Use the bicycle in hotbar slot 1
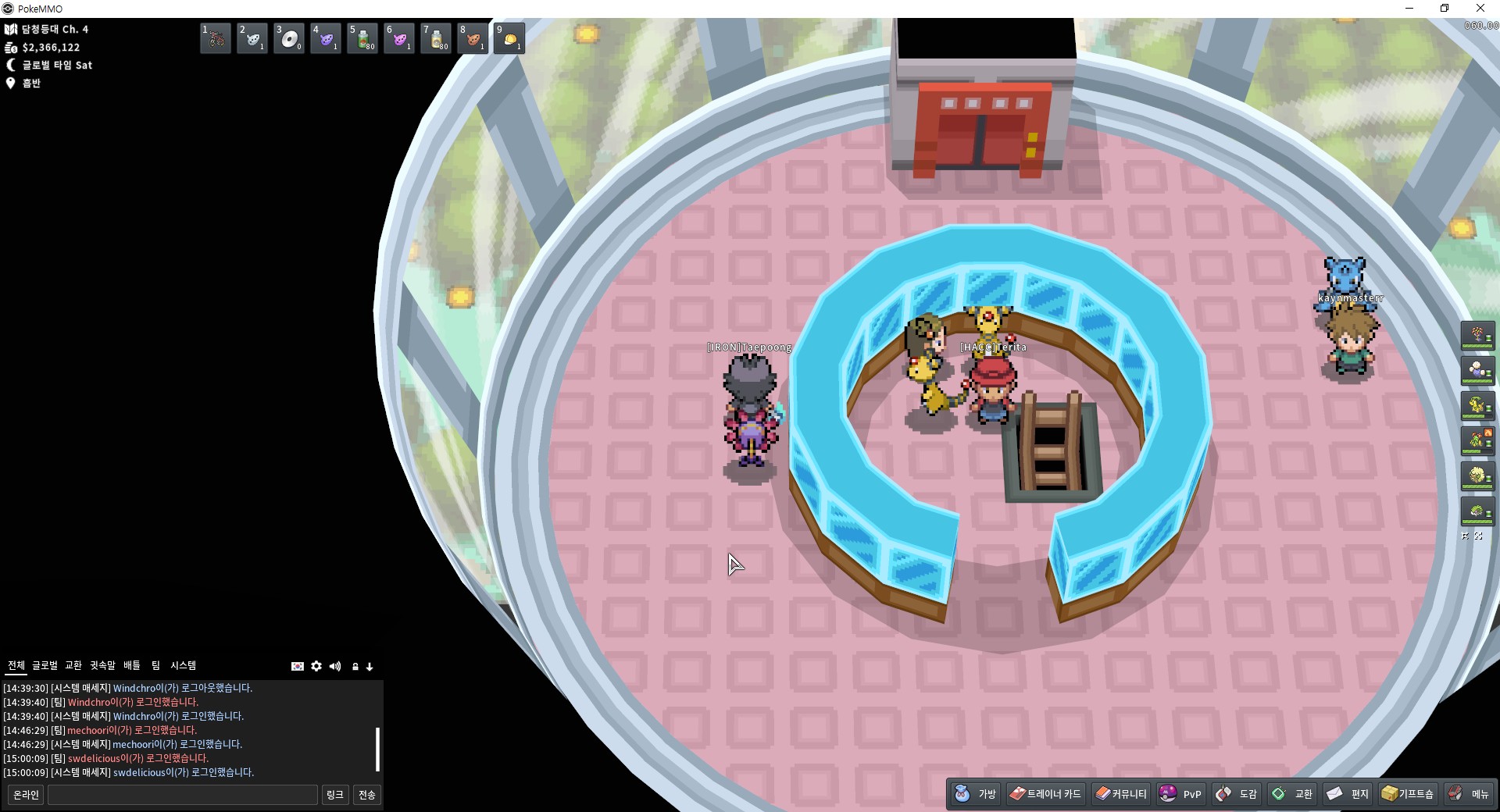The height and width of the screenshot is (812, 1500). [216, 38]
